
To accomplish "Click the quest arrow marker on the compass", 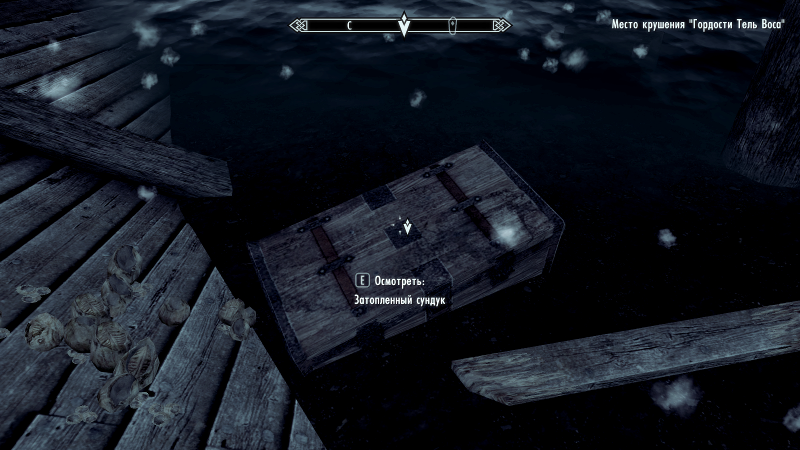I will [403, 26].
